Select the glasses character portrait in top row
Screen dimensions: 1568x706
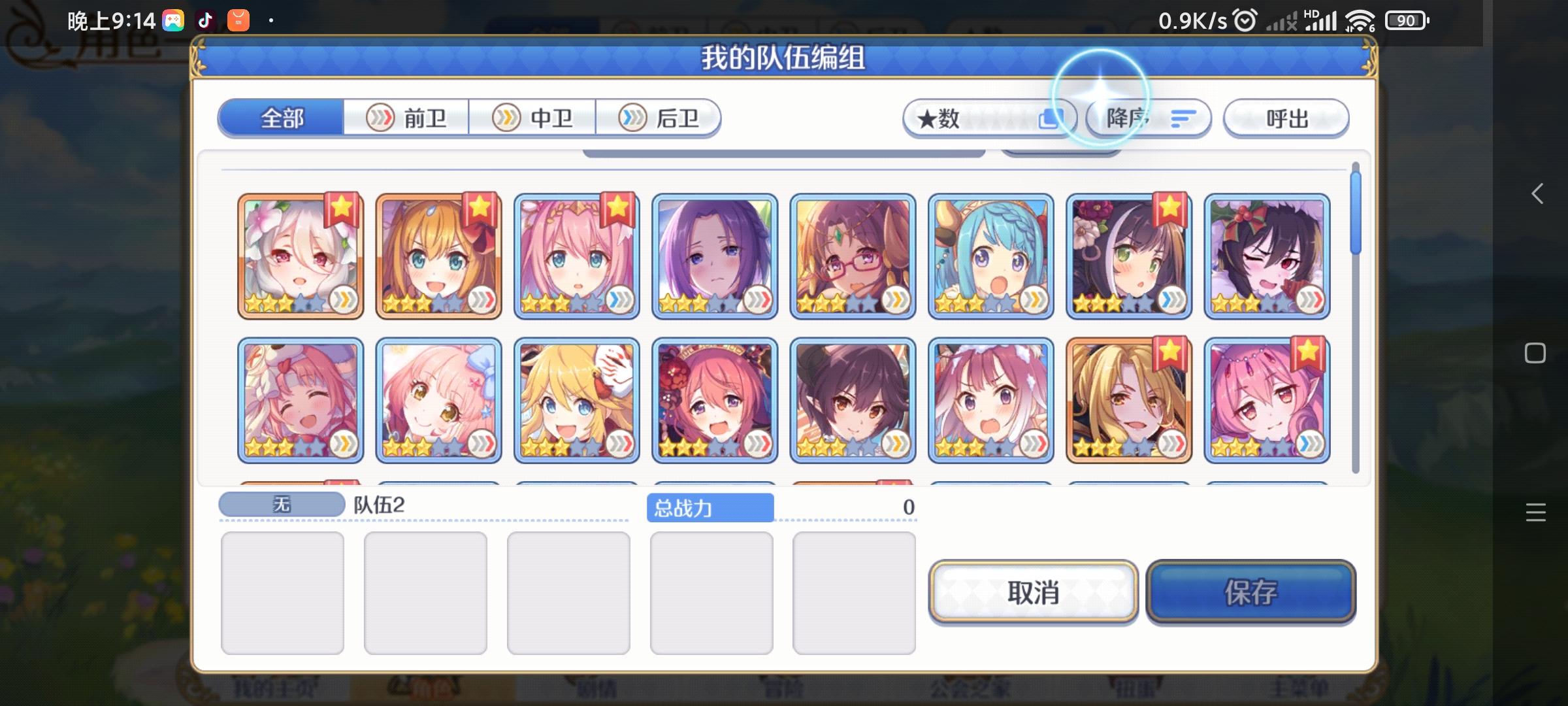pyautogui.click(x=853, y=255)
